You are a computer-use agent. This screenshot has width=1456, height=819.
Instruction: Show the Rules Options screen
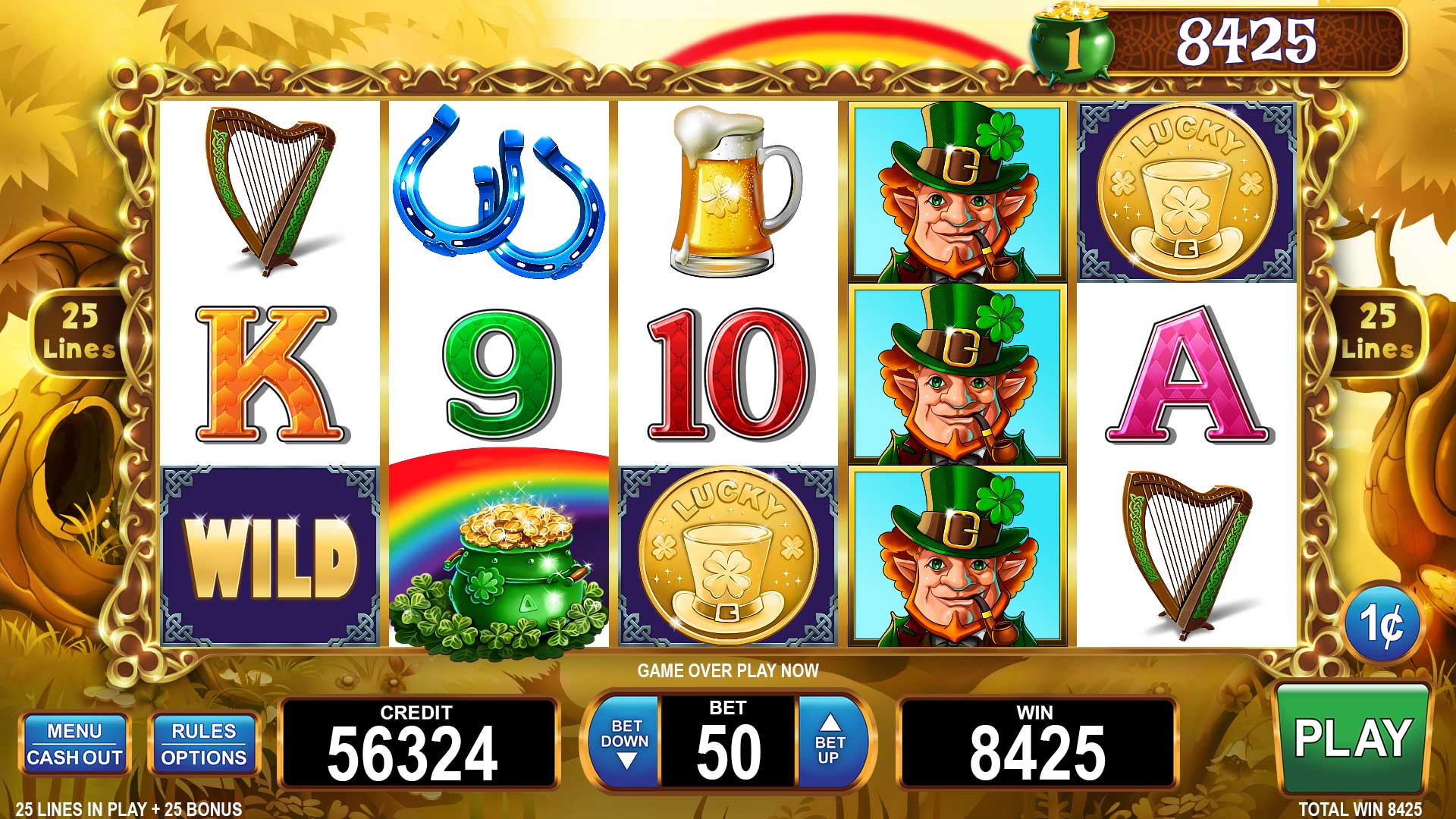[x=203, y=744]
